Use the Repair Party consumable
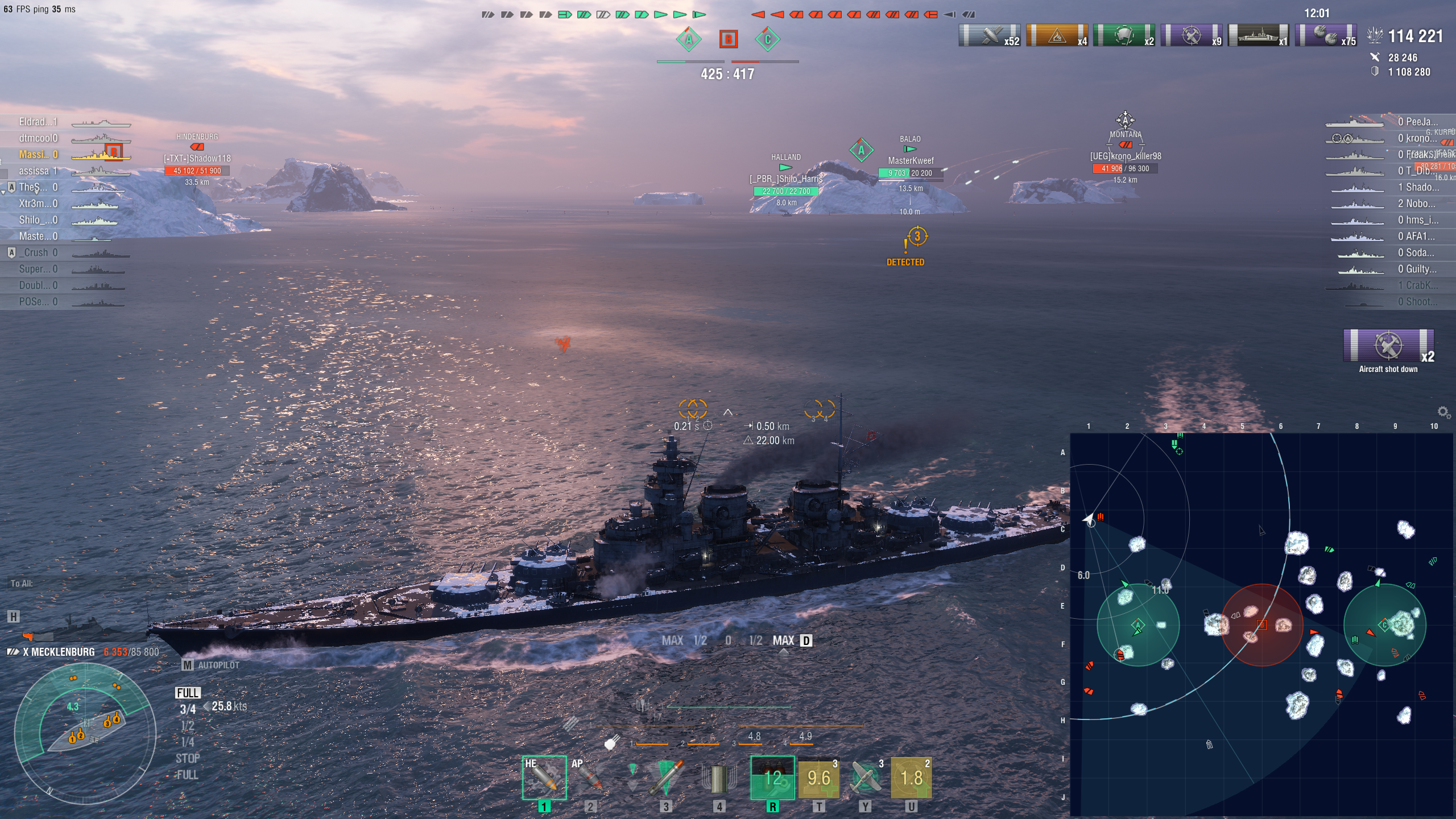Screen dimensions: 1456x819 [818, 777]
